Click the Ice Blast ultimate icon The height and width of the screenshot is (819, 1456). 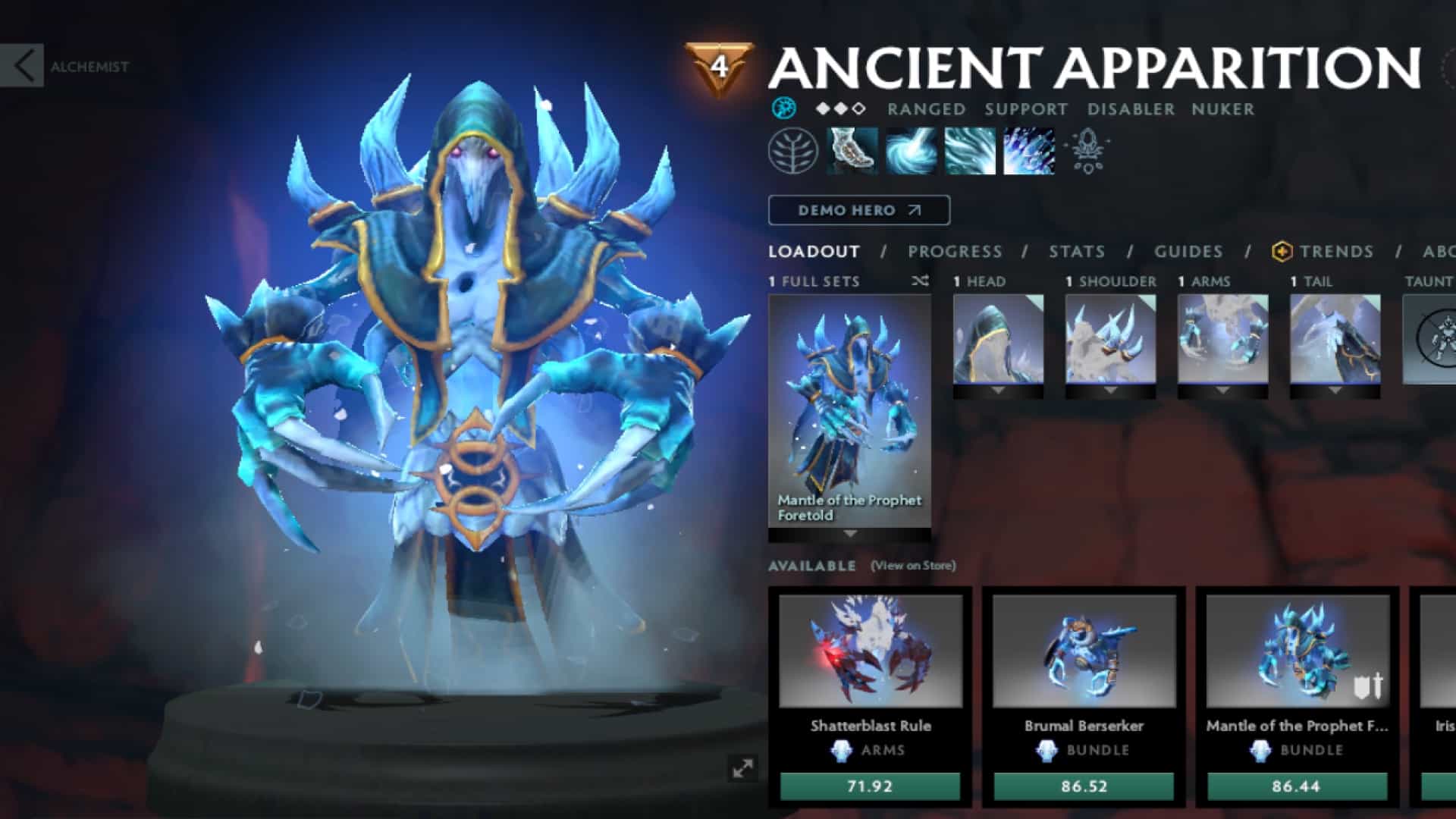pos(1028,150)
